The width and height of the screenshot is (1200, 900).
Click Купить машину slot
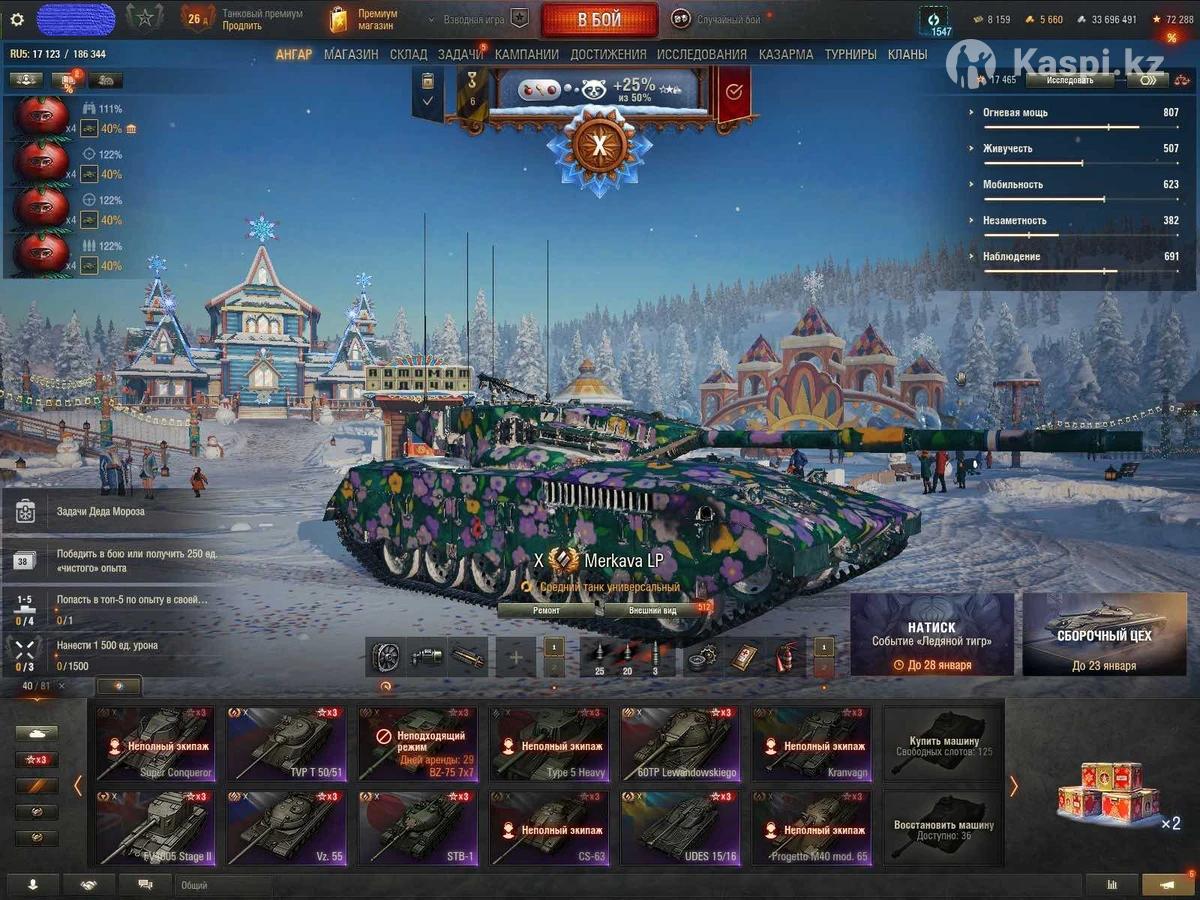pos(943,744)
